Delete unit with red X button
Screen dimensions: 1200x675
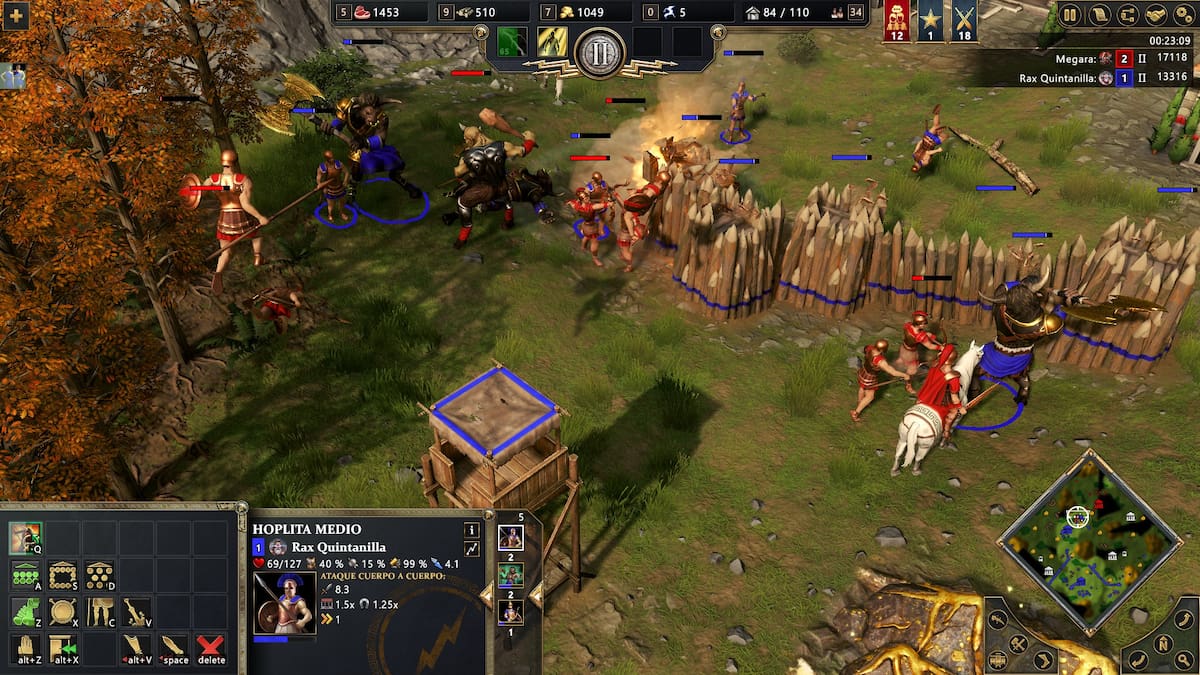210,647
